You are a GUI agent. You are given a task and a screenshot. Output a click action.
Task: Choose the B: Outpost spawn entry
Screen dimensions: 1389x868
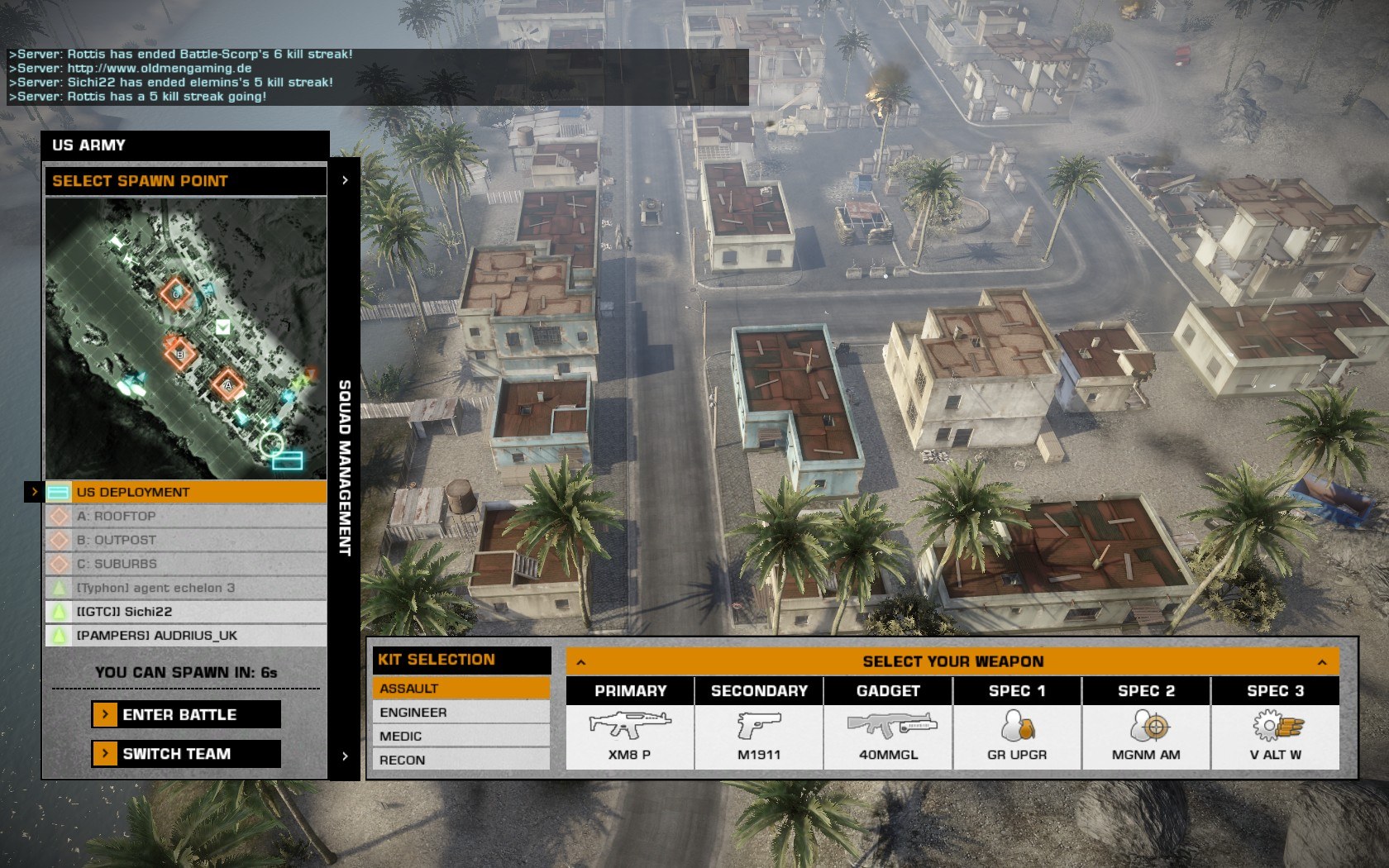point(186,540)
